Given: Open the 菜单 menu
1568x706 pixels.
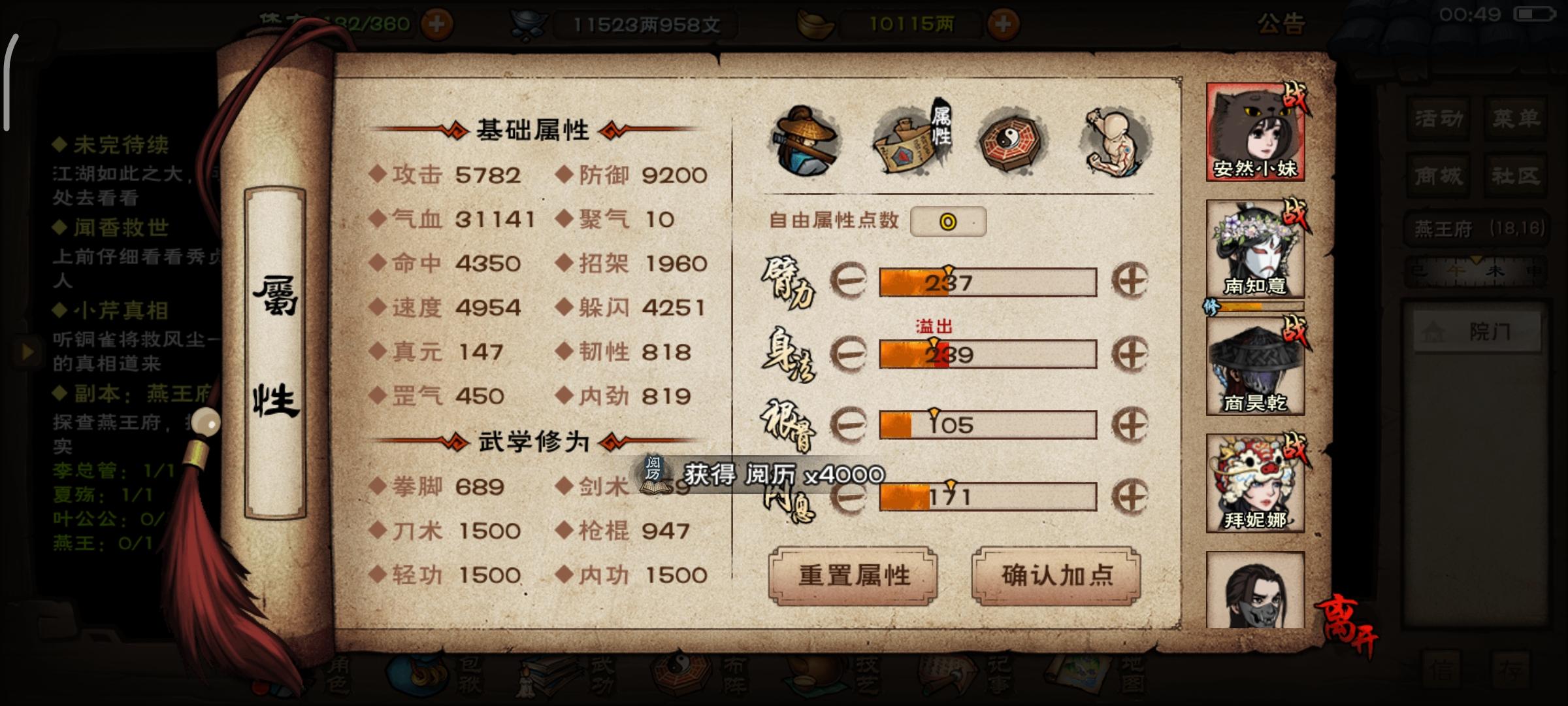Looking at the screenshot, I should coord(1516,118).
